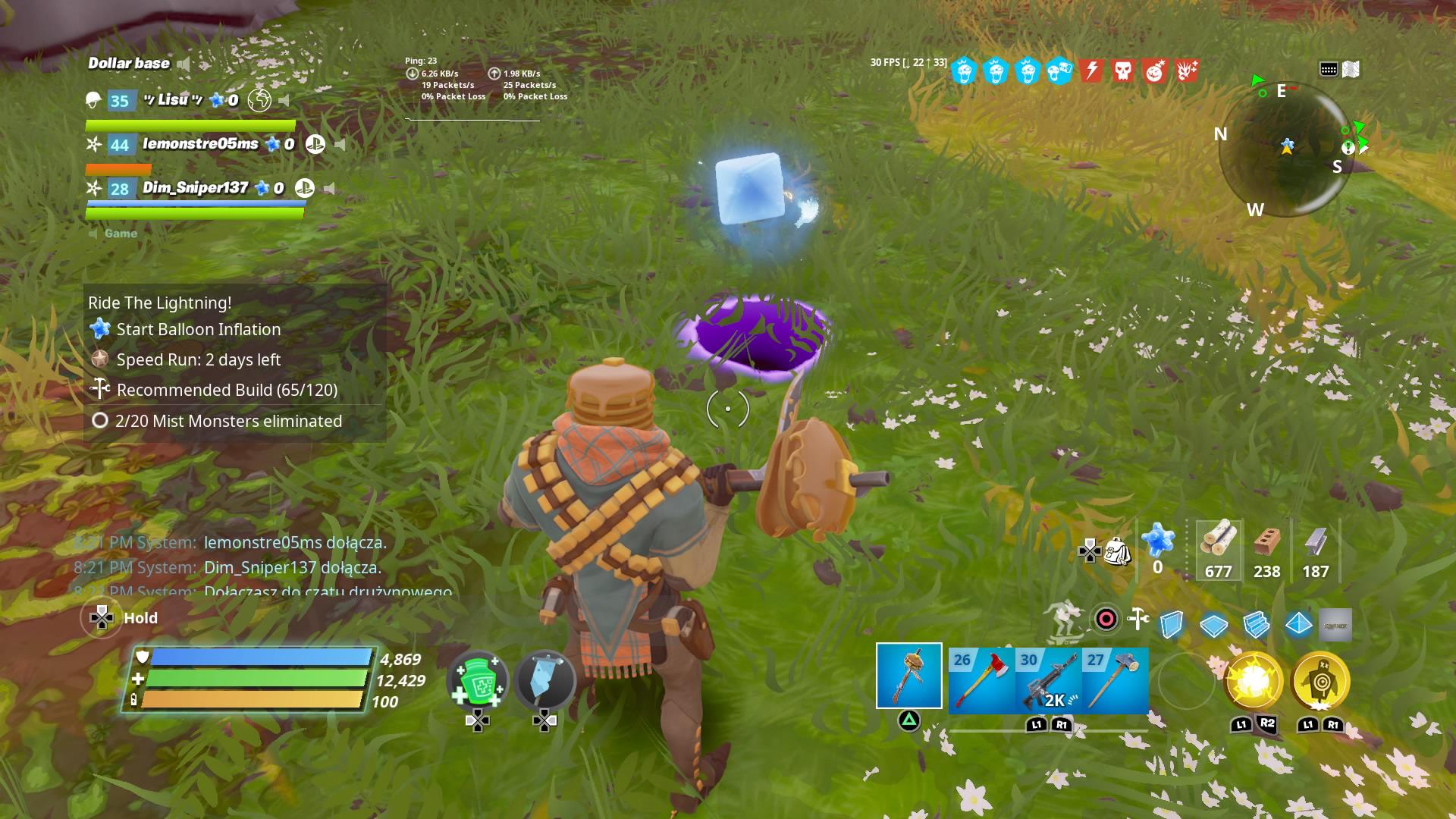
Task: Select the stairs build icon
Action: (1256, 623)
